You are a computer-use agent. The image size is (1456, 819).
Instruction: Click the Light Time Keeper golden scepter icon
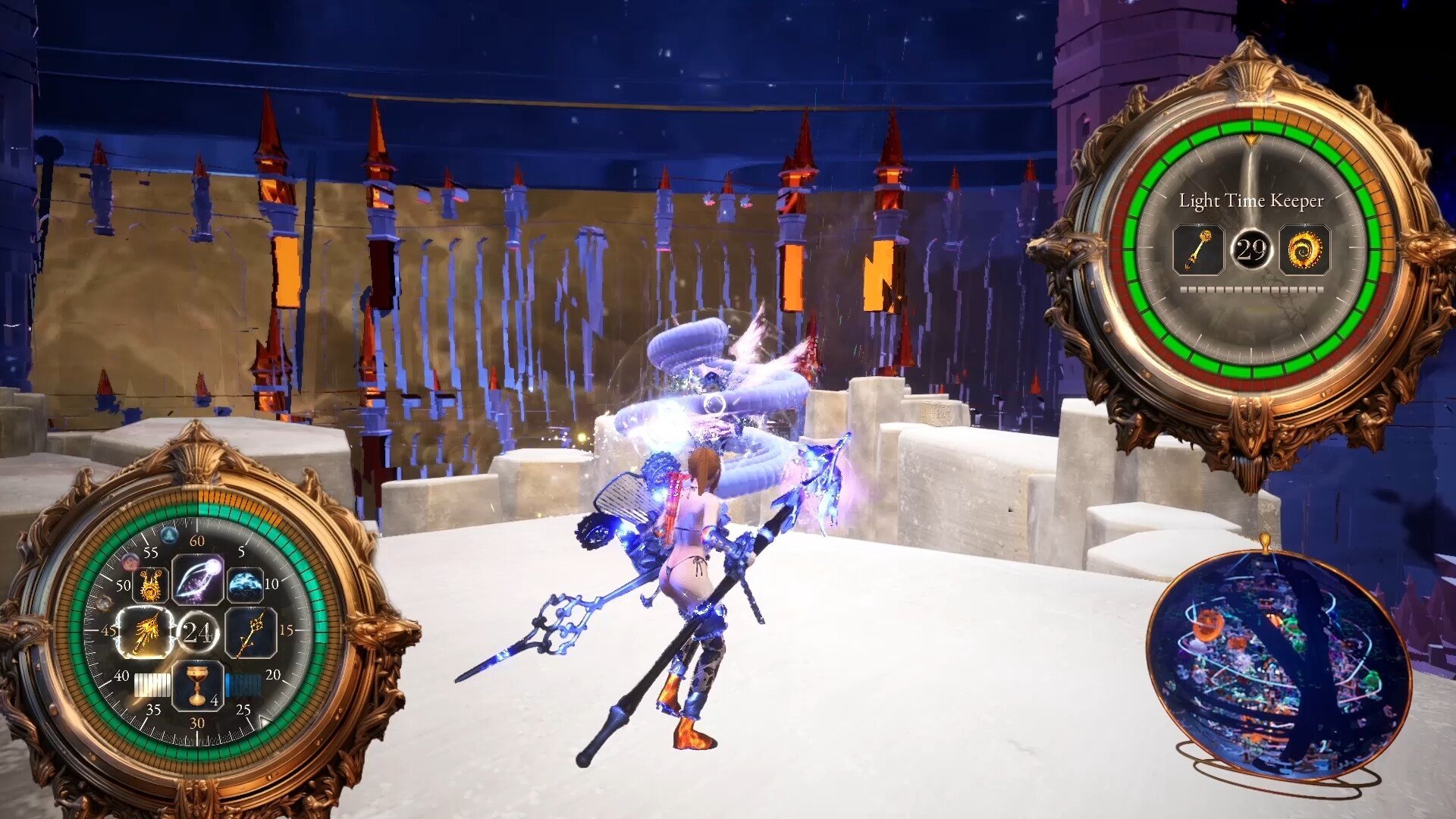click(1197, 249)
